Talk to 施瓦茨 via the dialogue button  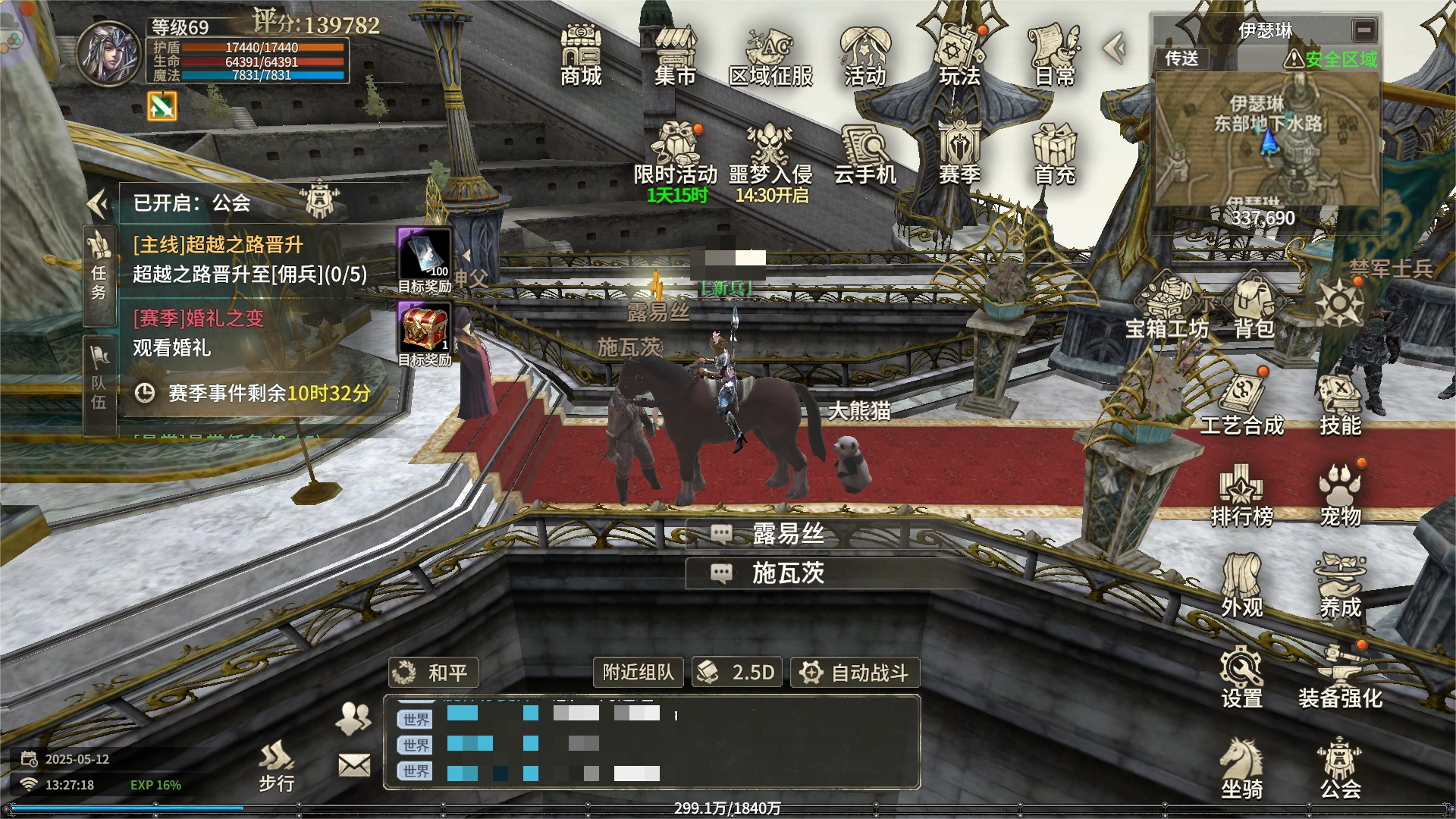pyautogui.click(x=787, y=573)
